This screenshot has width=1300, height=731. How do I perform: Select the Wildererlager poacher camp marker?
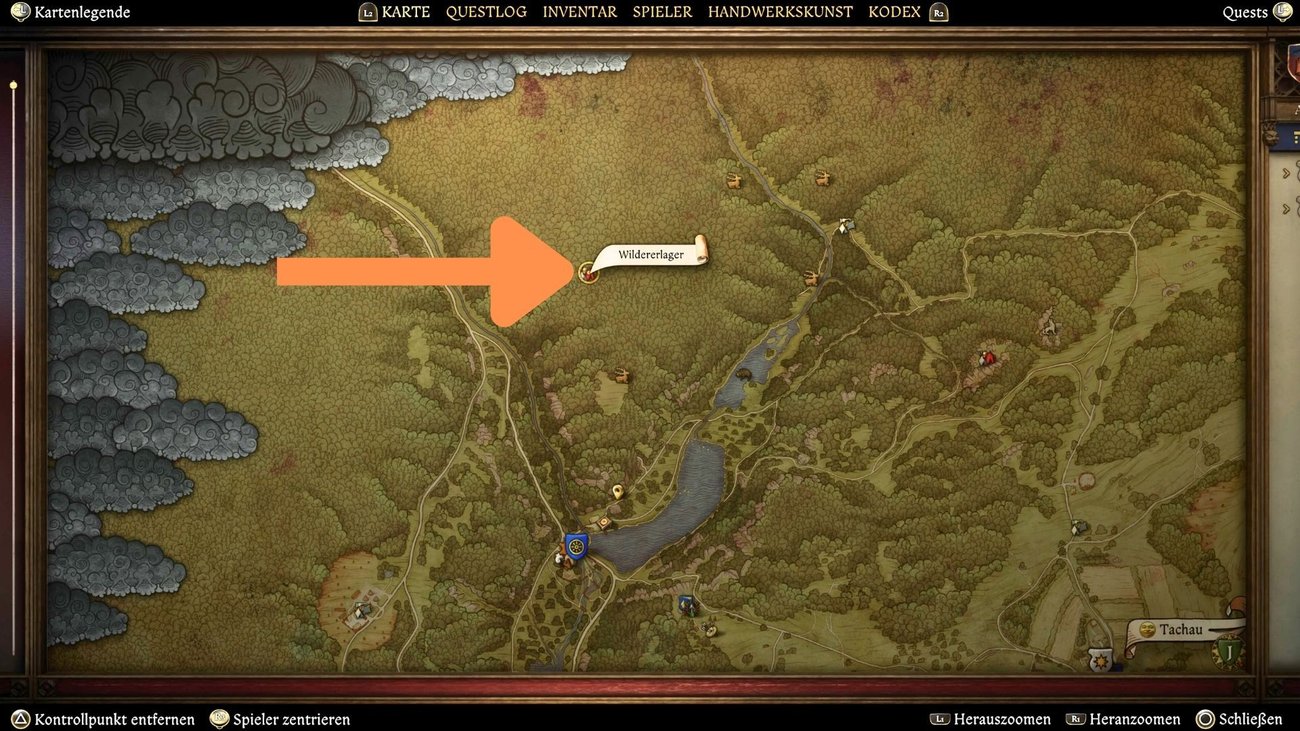pos(587,271)
